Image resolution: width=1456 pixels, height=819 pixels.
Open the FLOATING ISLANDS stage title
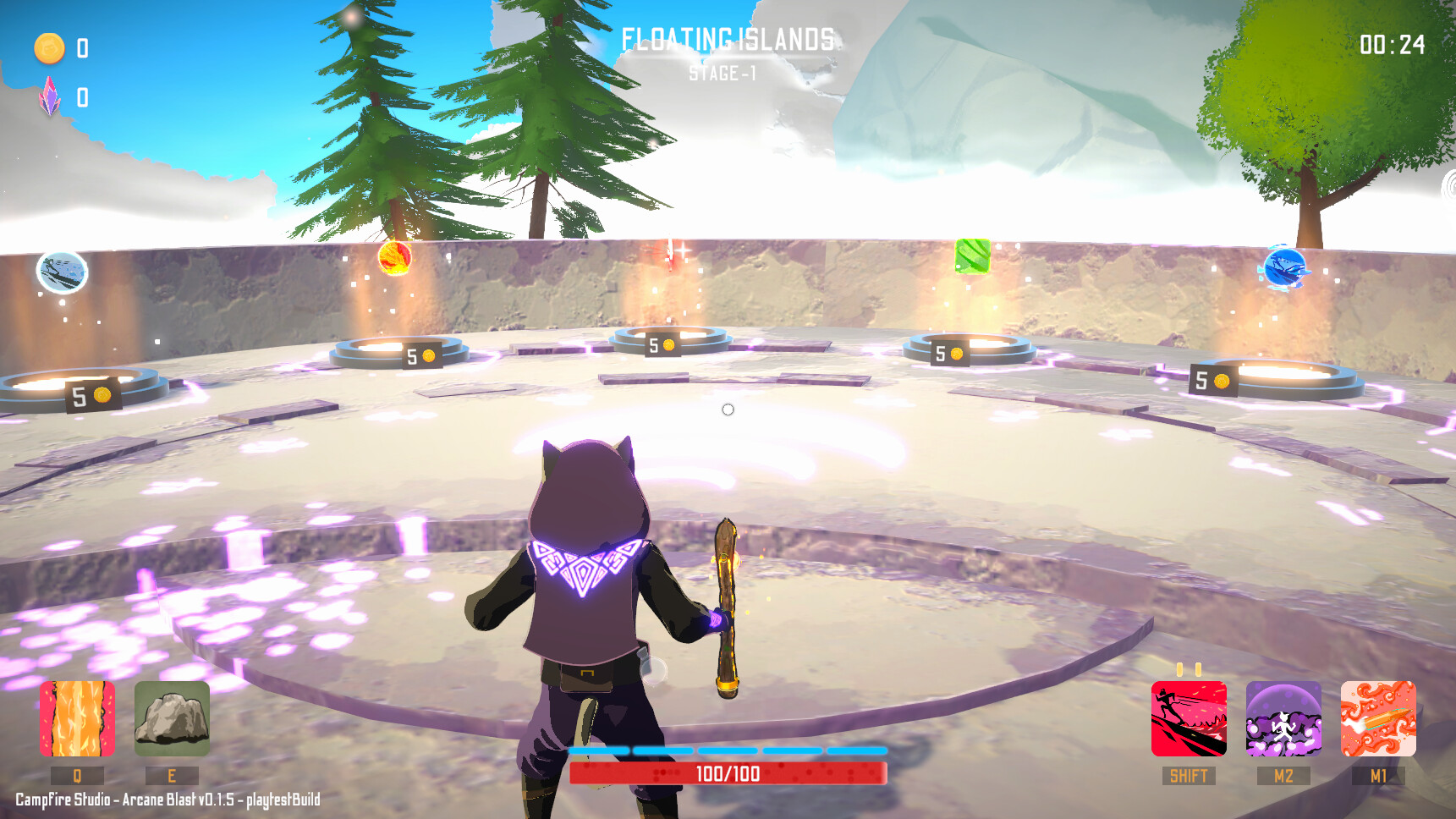(x=728, y=36)
